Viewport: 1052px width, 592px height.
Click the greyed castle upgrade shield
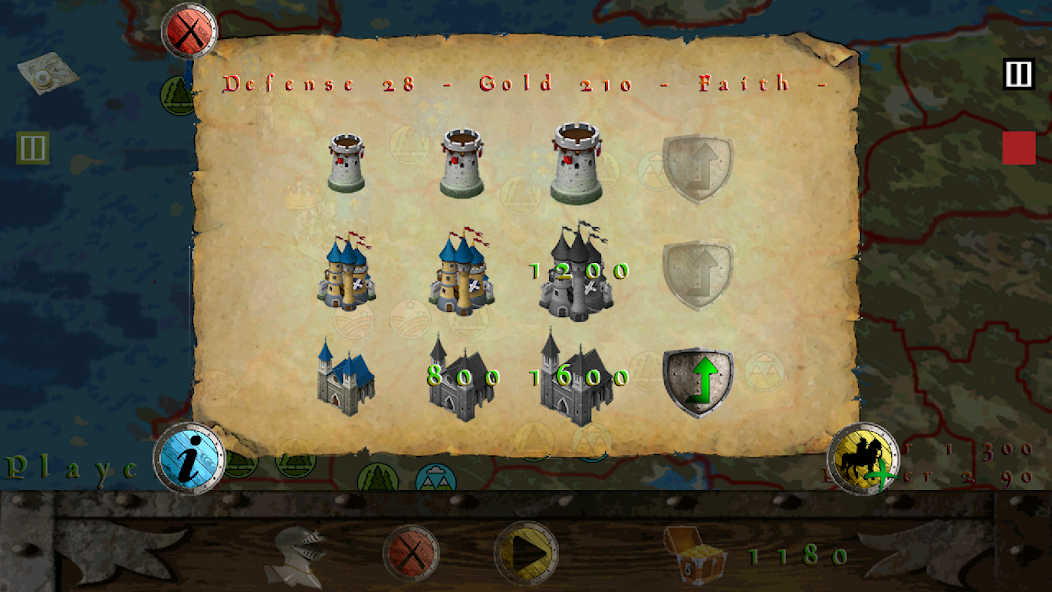pos(698,275)
